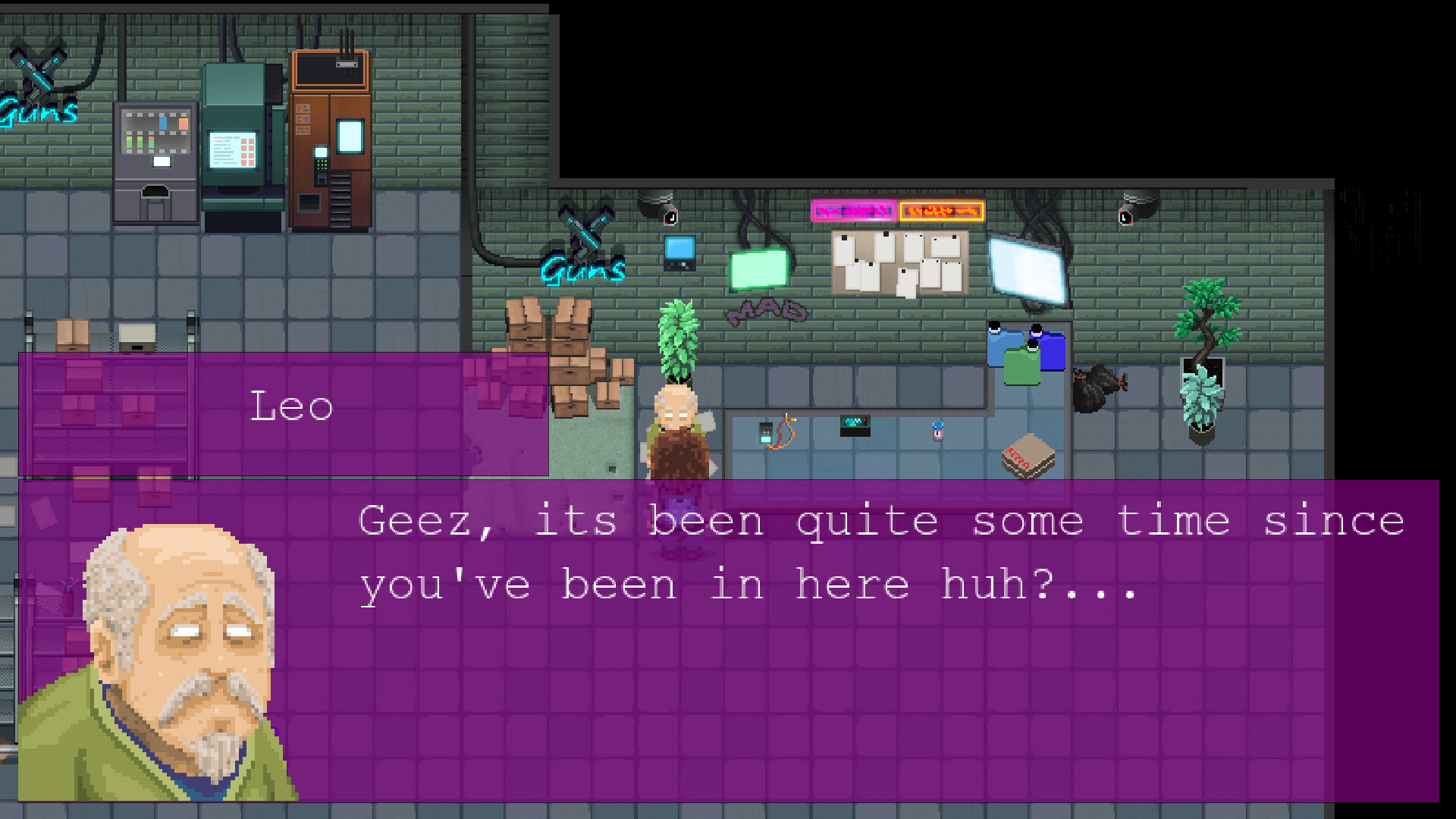Switch on the pink neon sign
1456x819 pixels.
855,210
